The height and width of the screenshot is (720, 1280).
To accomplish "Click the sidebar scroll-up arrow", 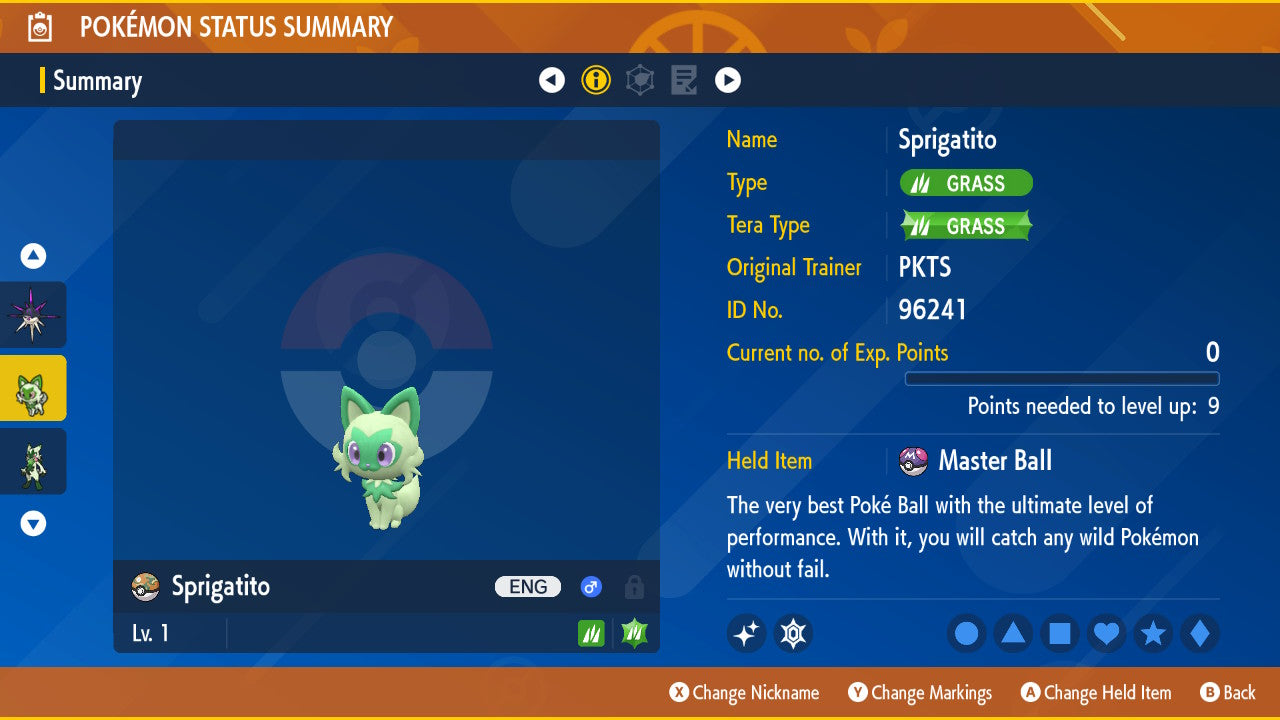I will click(33, 256).
